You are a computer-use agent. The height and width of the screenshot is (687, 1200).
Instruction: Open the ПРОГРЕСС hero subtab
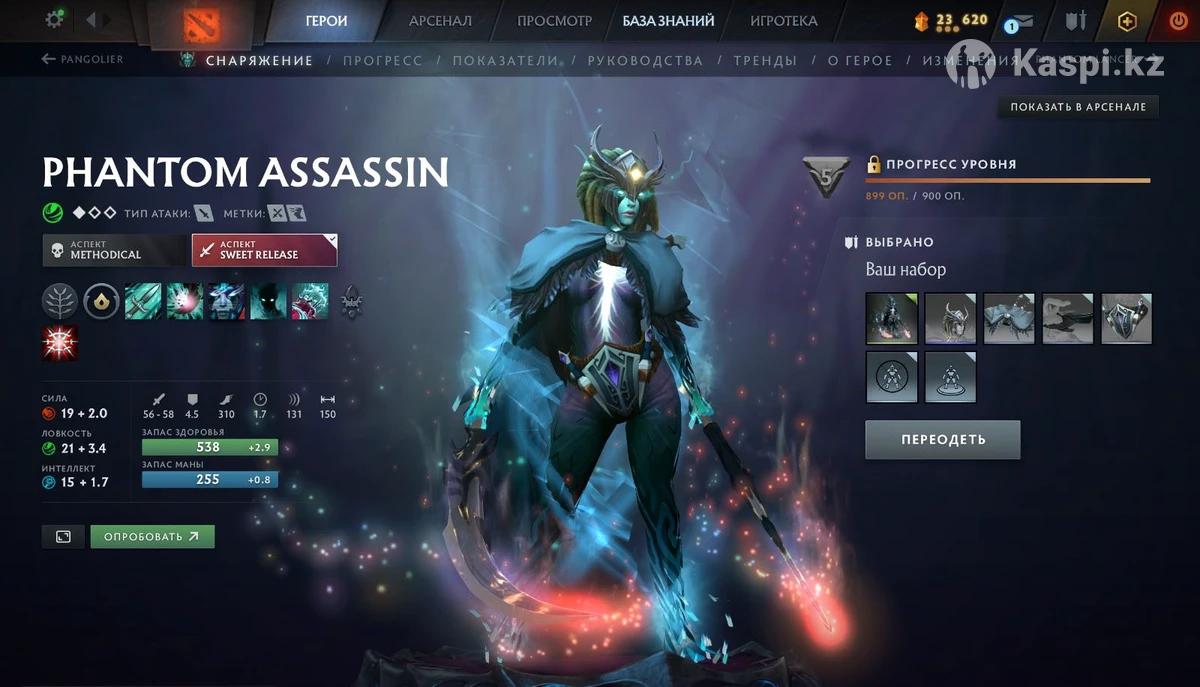pyautogui.click(x=382, y=60)
